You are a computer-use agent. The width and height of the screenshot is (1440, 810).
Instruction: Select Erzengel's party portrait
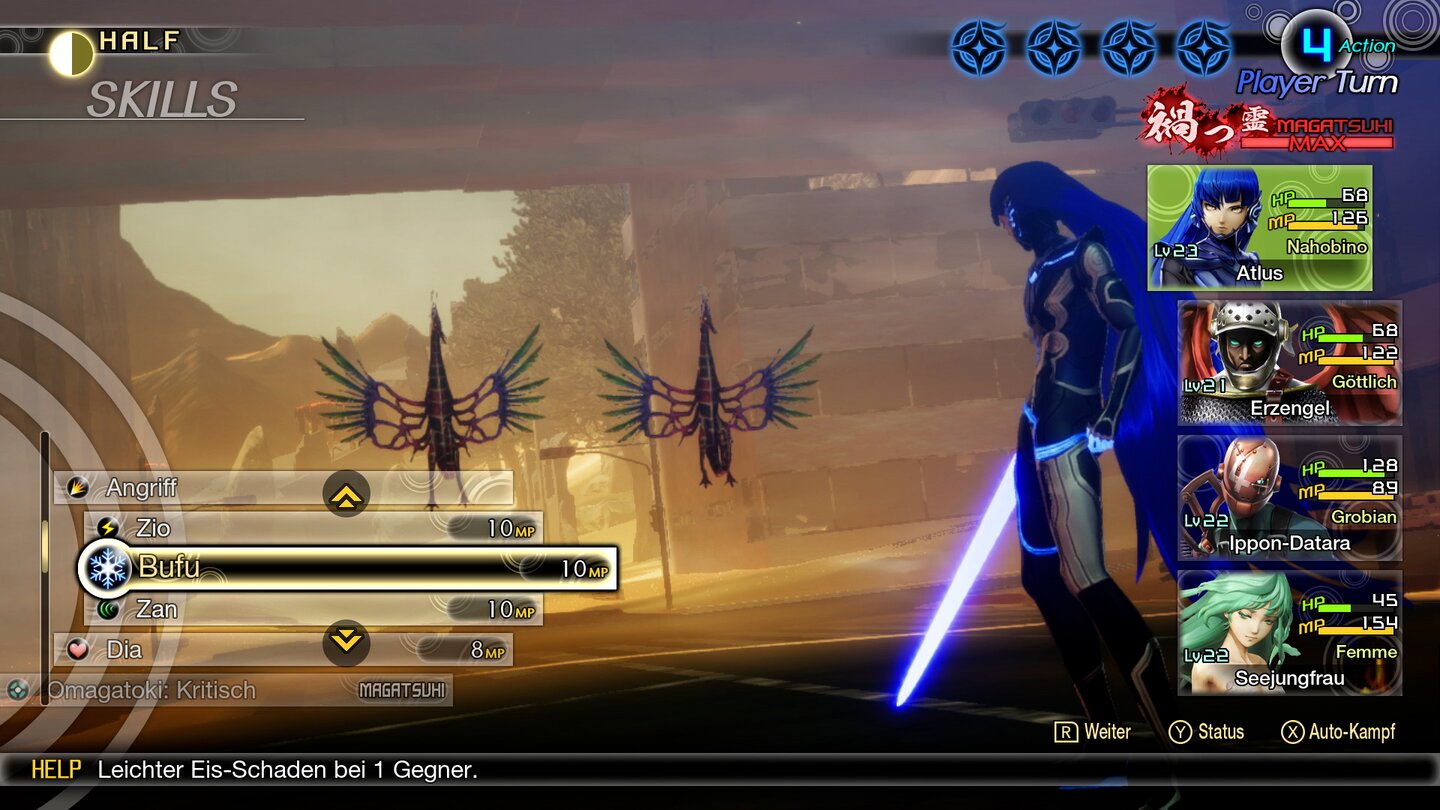pos(1288,362)
